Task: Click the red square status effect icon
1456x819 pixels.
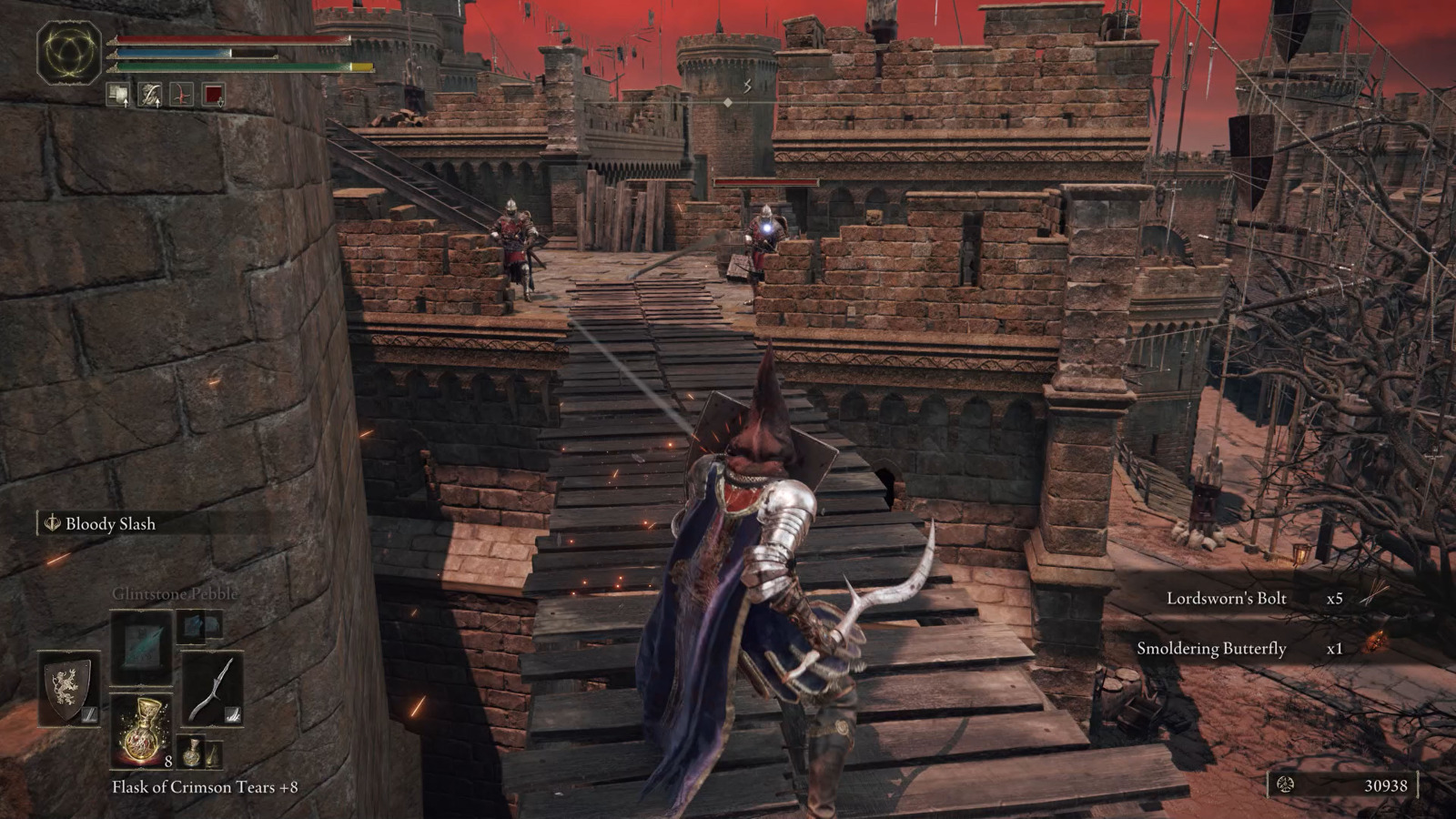Action: [x=214, y=93]
